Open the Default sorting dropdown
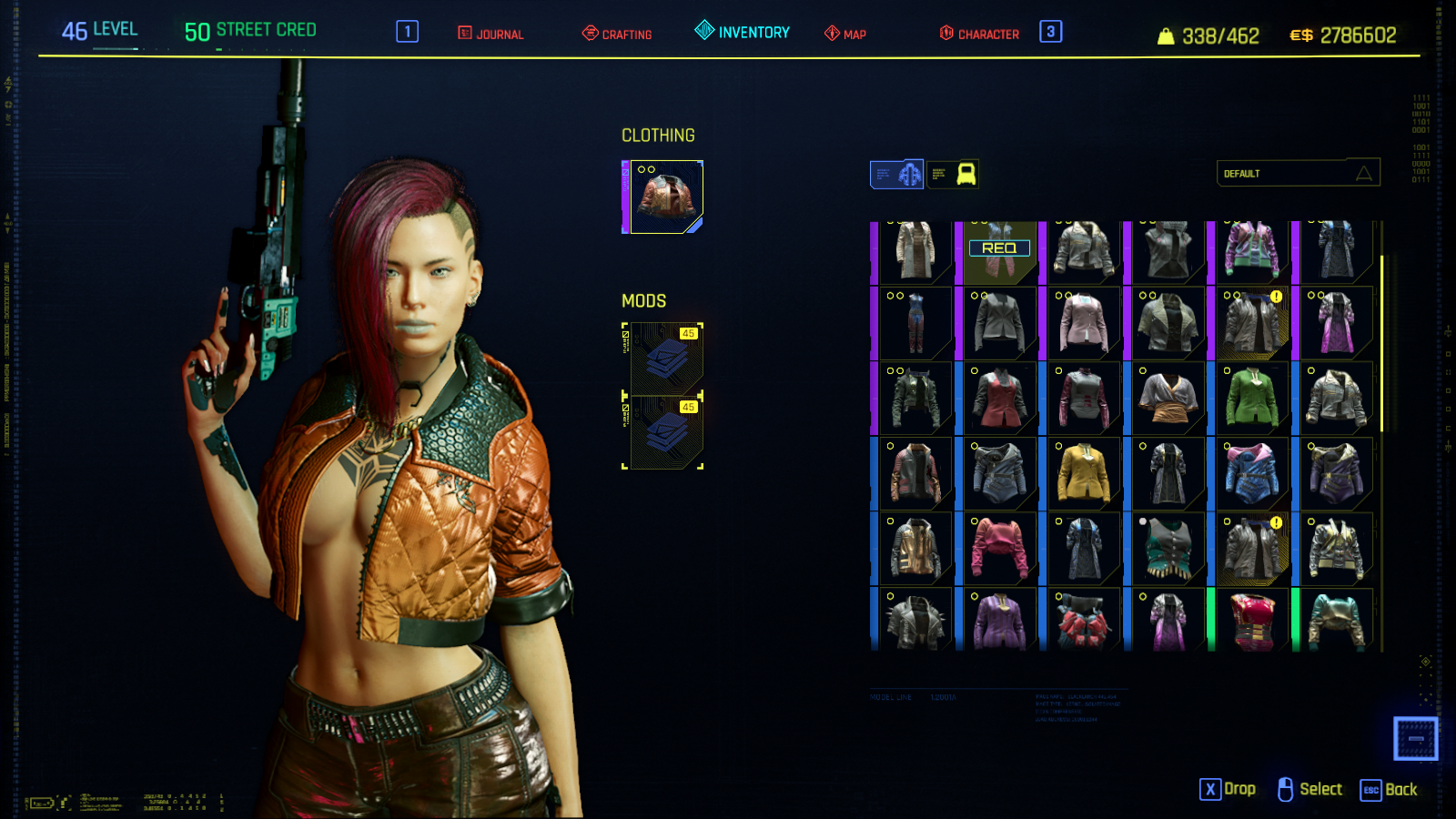Screen dimensions: 1456x819 click(x=1298, y=173)
